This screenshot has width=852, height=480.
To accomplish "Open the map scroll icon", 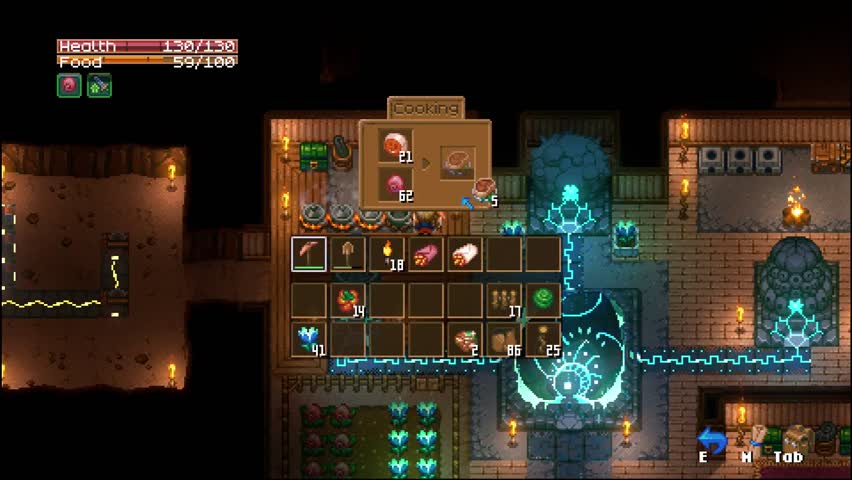I will [x=758, y=436].
